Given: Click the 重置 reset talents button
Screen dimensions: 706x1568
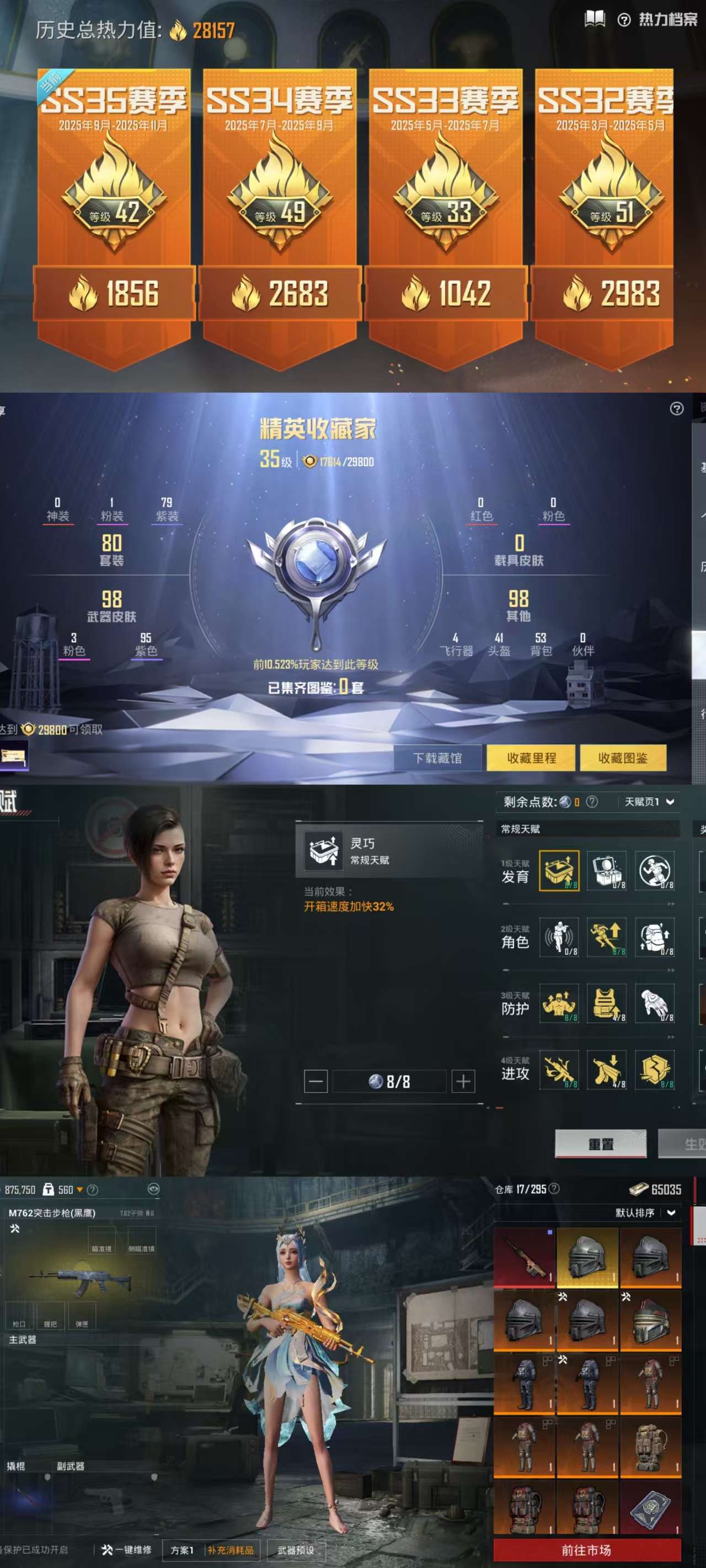Looking at the screenshot, I should (x=601, y=1143).
